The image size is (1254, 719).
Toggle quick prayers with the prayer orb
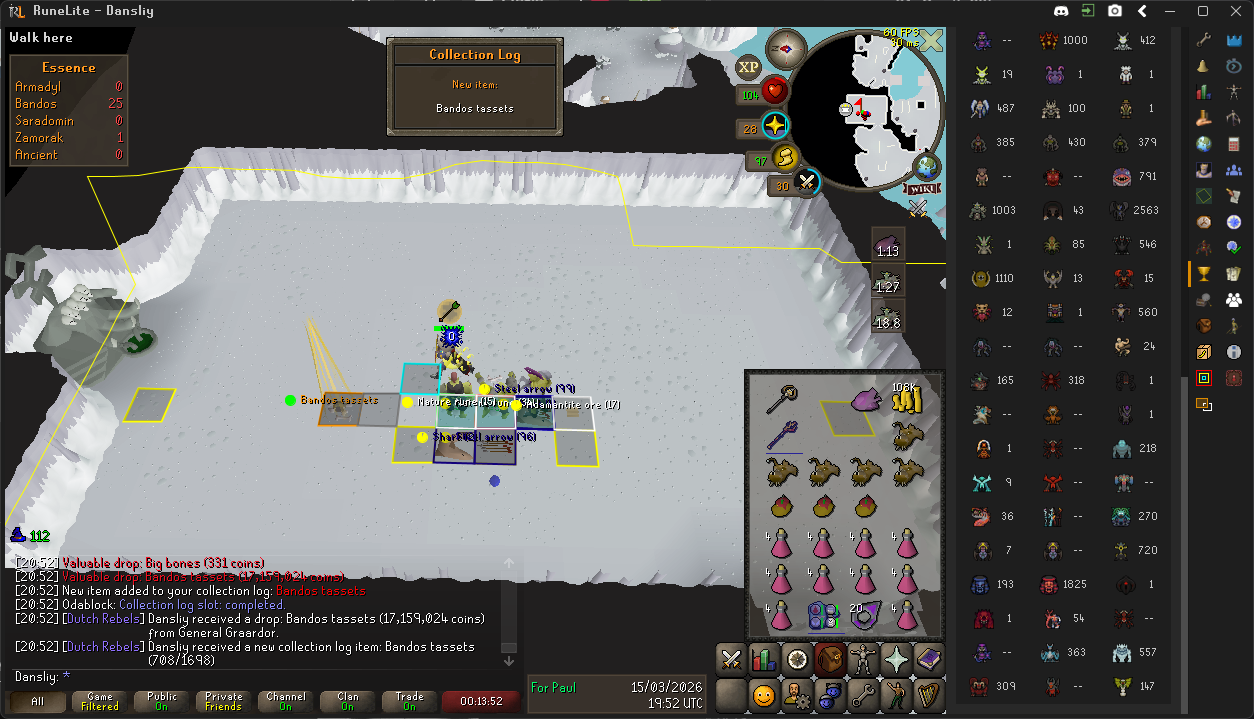click(775, 127)
